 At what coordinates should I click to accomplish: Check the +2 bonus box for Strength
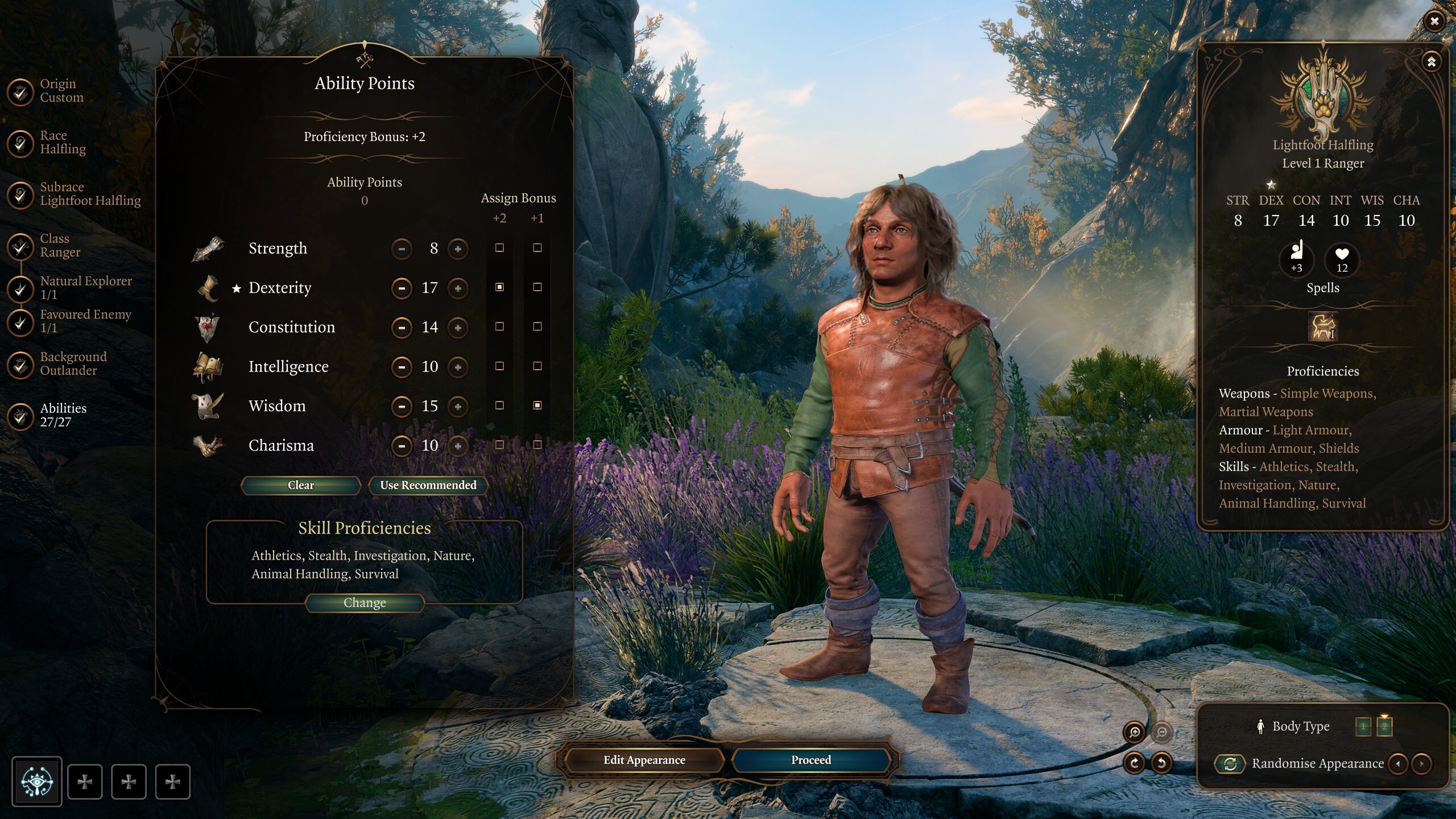[500, 249]
